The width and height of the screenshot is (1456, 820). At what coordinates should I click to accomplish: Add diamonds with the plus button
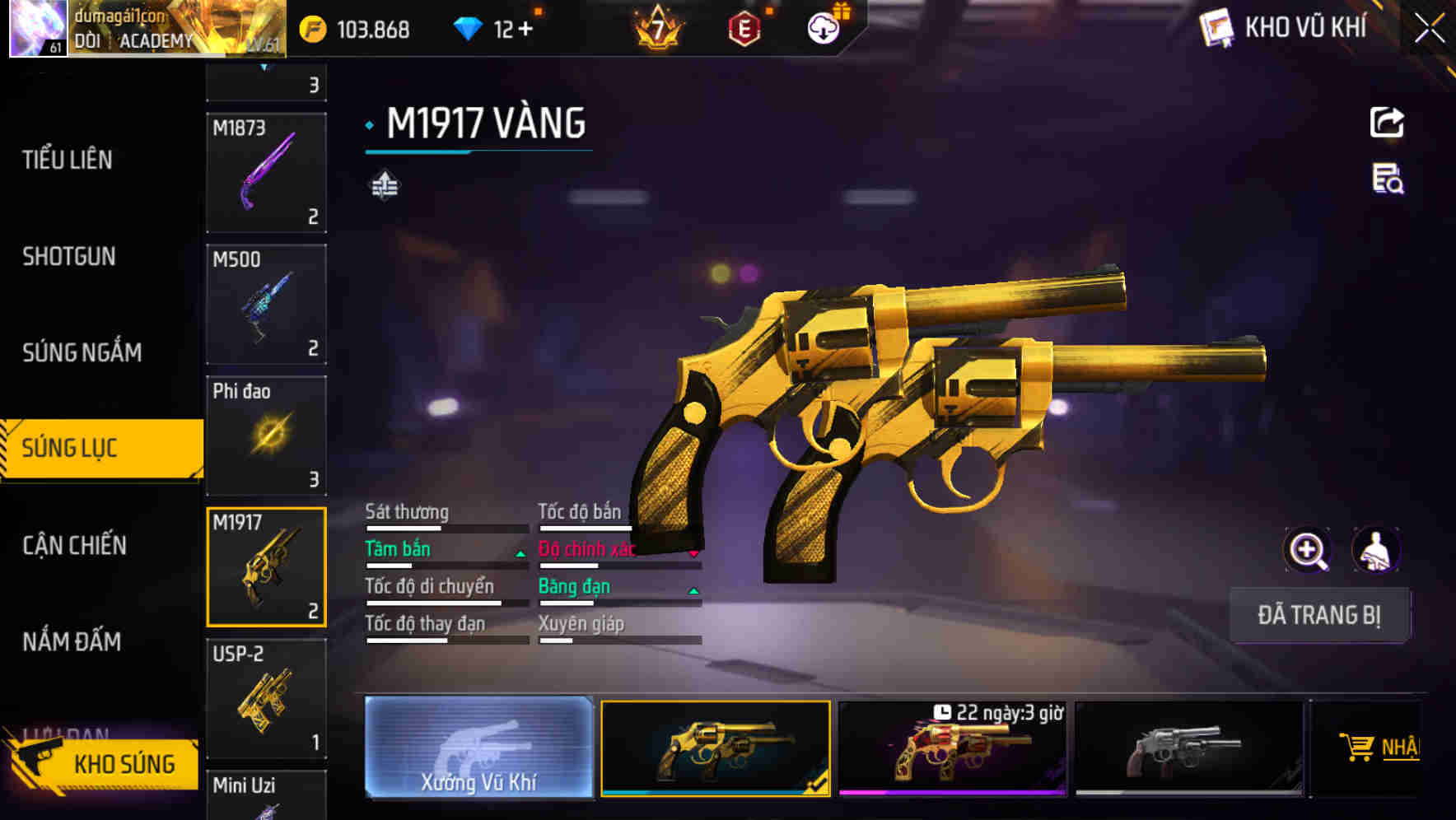click(x=525, y=30)
